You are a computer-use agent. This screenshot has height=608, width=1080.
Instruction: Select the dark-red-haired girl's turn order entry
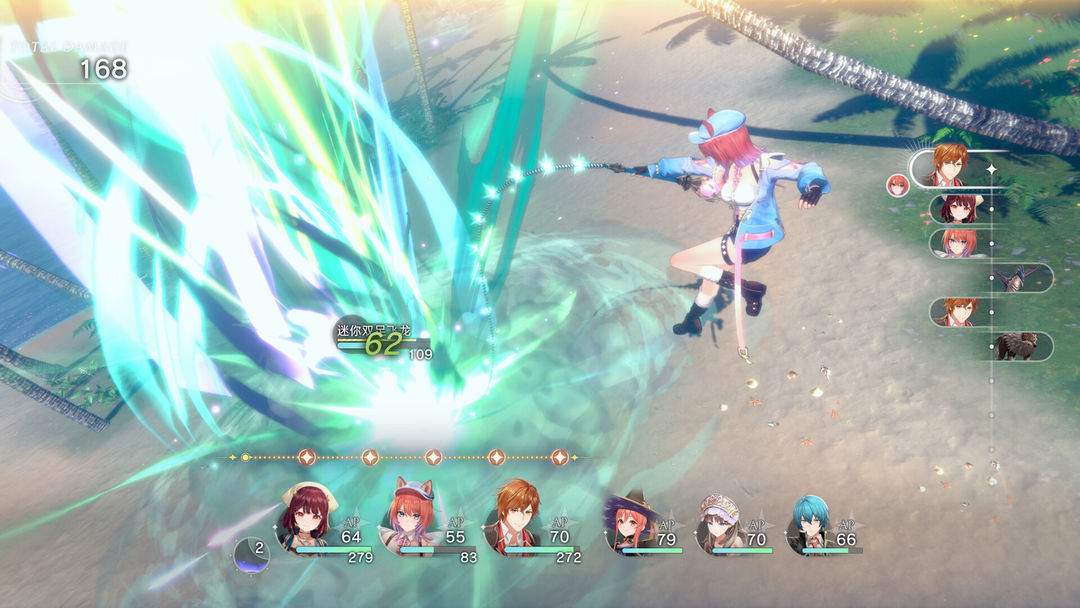point(958,209)
